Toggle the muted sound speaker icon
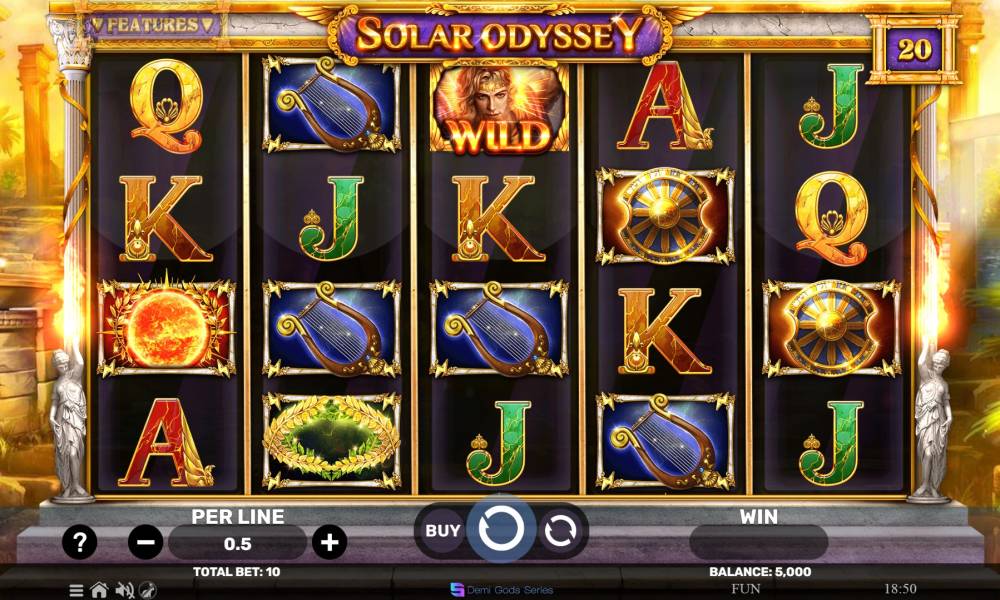Screen dimensions: 1000x600 pyautogui.click(x=125, y=590)
